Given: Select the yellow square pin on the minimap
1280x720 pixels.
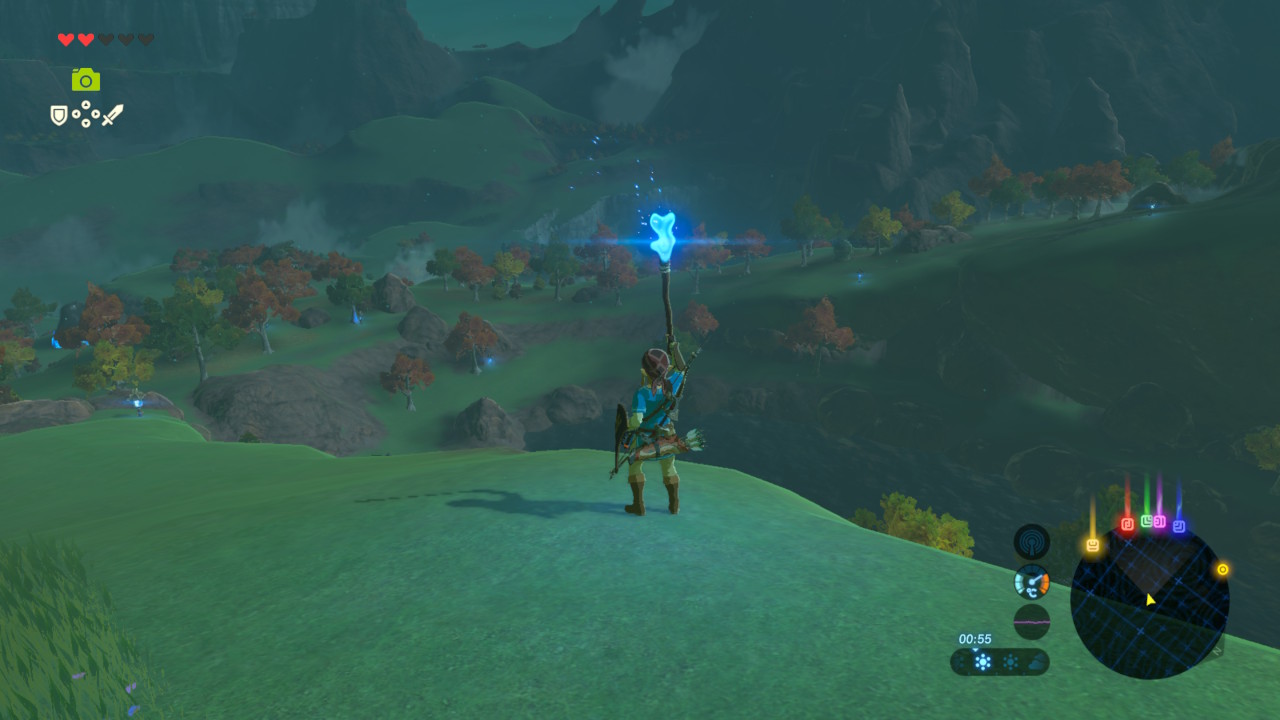Looking at the screenshot, I should click(1092, 545).
